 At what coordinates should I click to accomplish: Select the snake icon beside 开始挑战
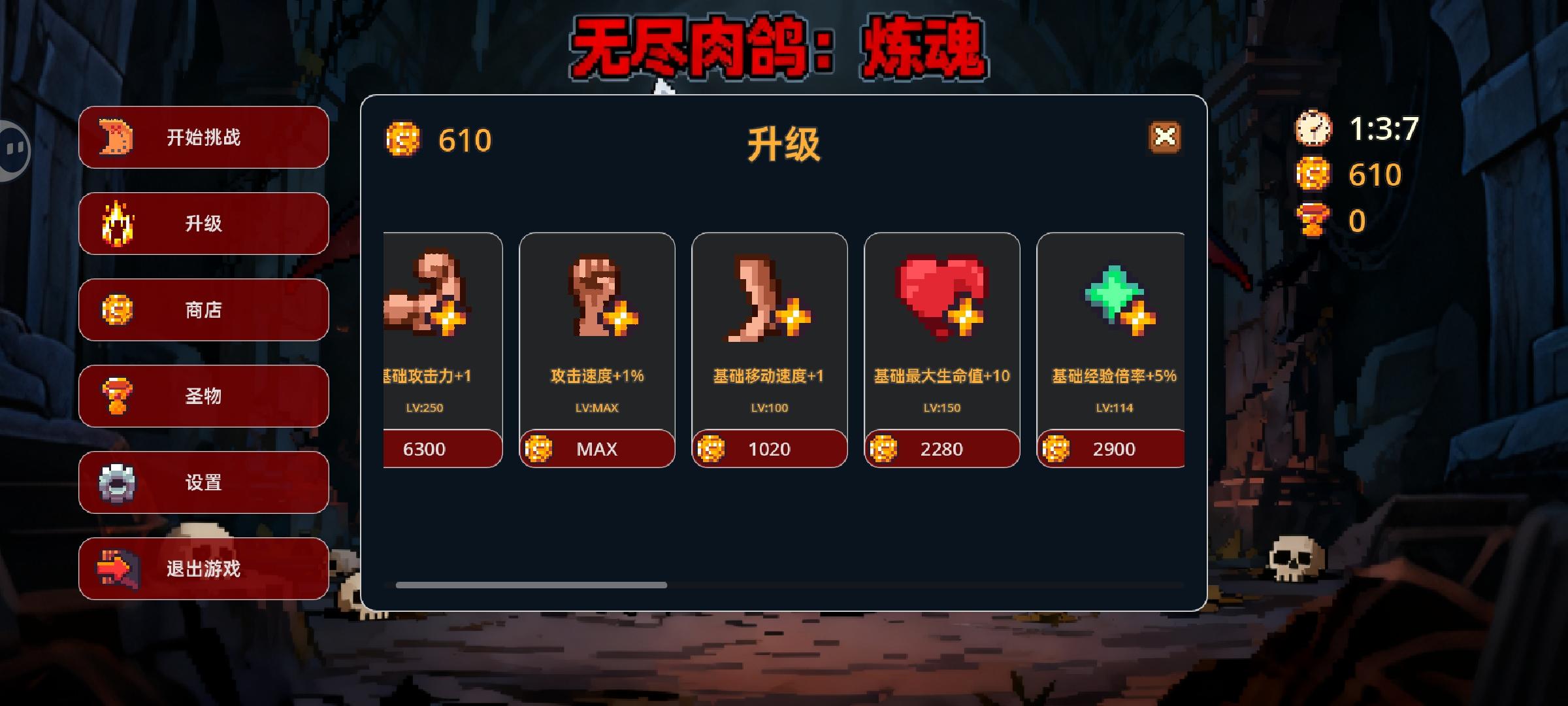click(x=113, y=138)
